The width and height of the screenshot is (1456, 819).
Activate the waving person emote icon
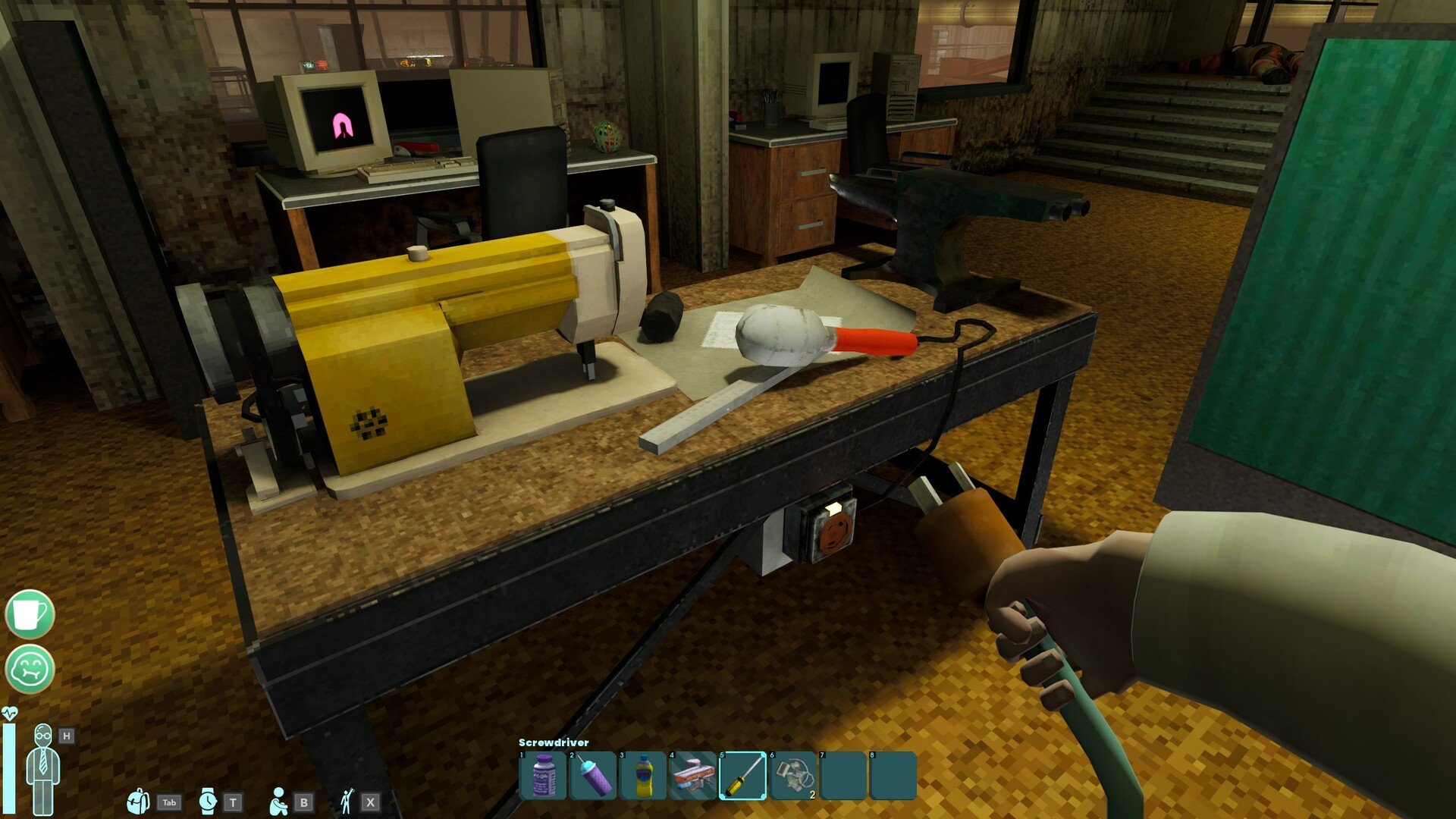tap(347, 802)
